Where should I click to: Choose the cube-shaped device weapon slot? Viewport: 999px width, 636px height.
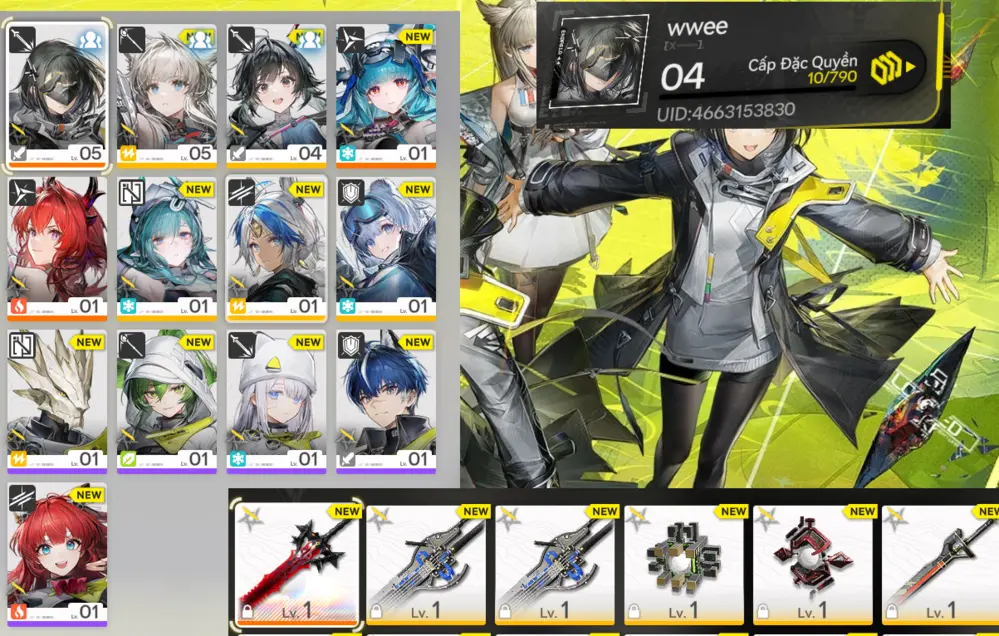pyautogui.click(x=685, y=563)
